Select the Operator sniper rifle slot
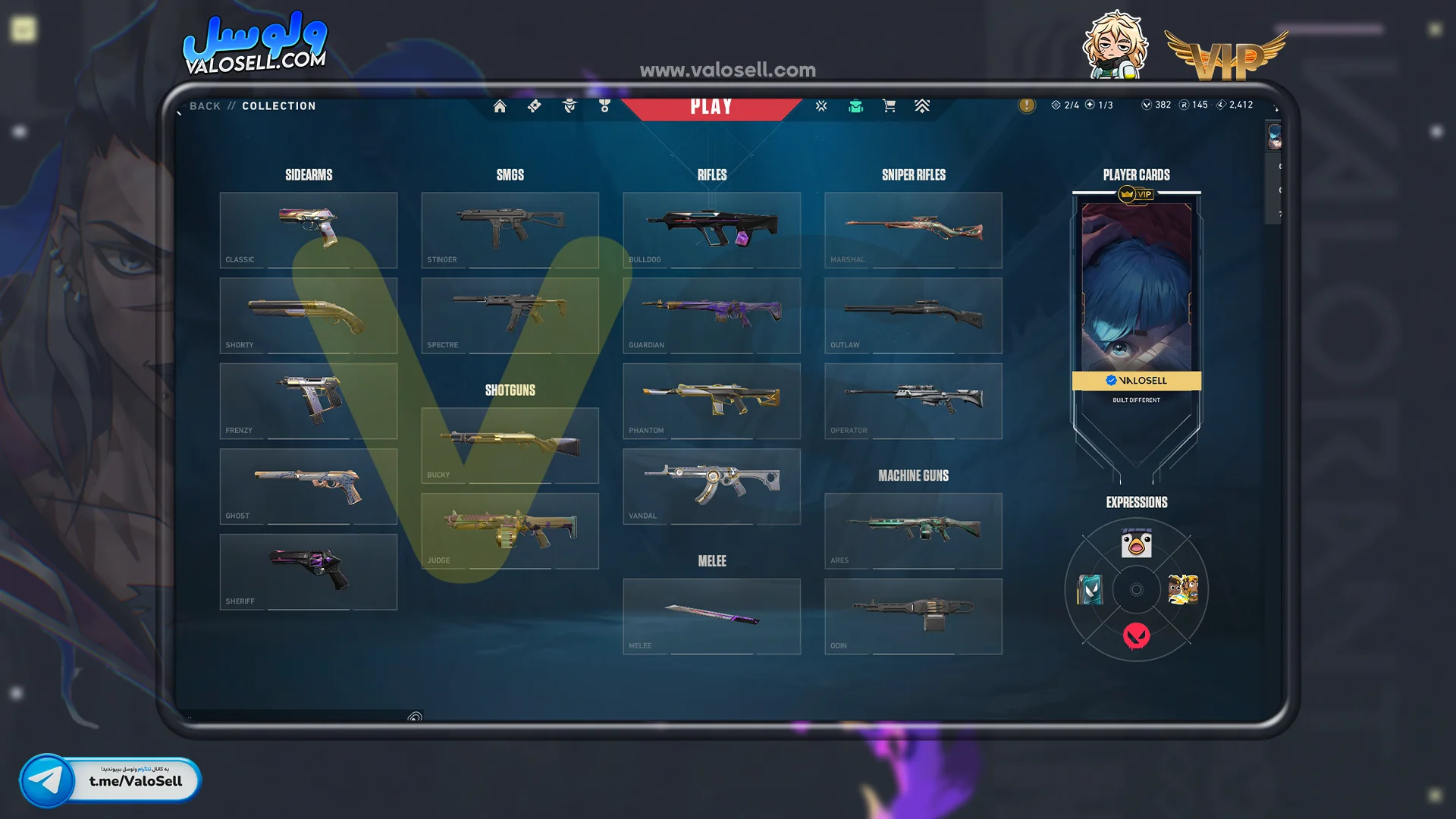This screenshot has height=819, width=1456. [x=914, y=400]
